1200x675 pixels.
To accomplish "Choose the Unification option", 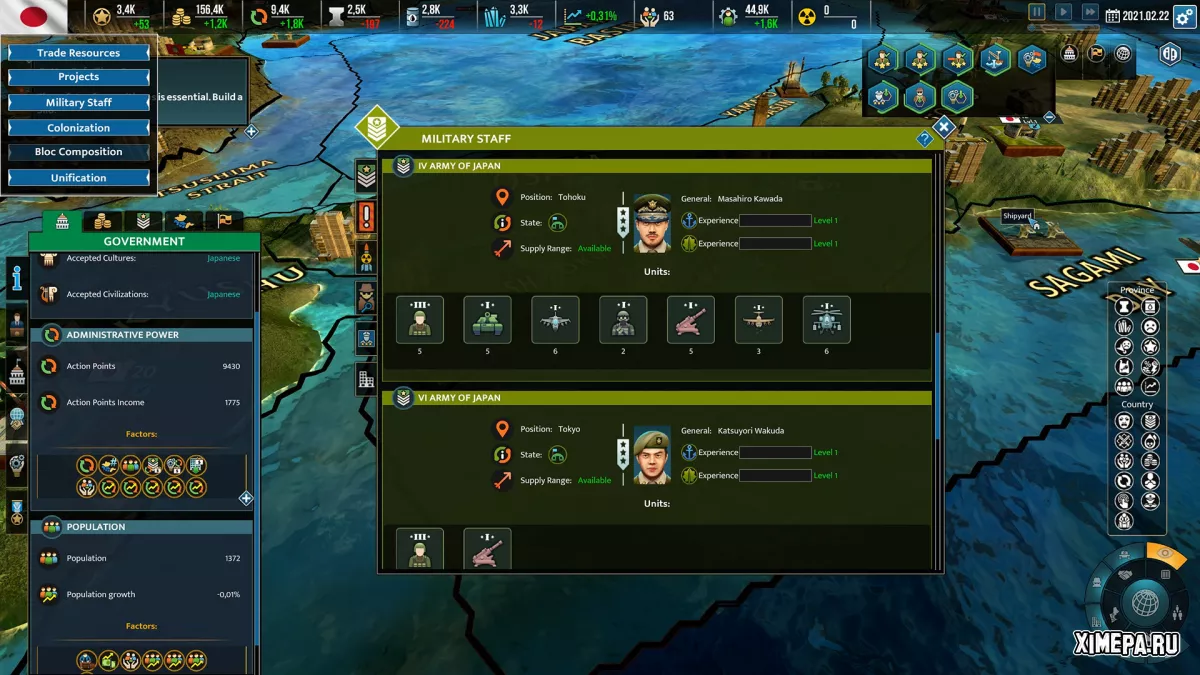I will [78, 178].
